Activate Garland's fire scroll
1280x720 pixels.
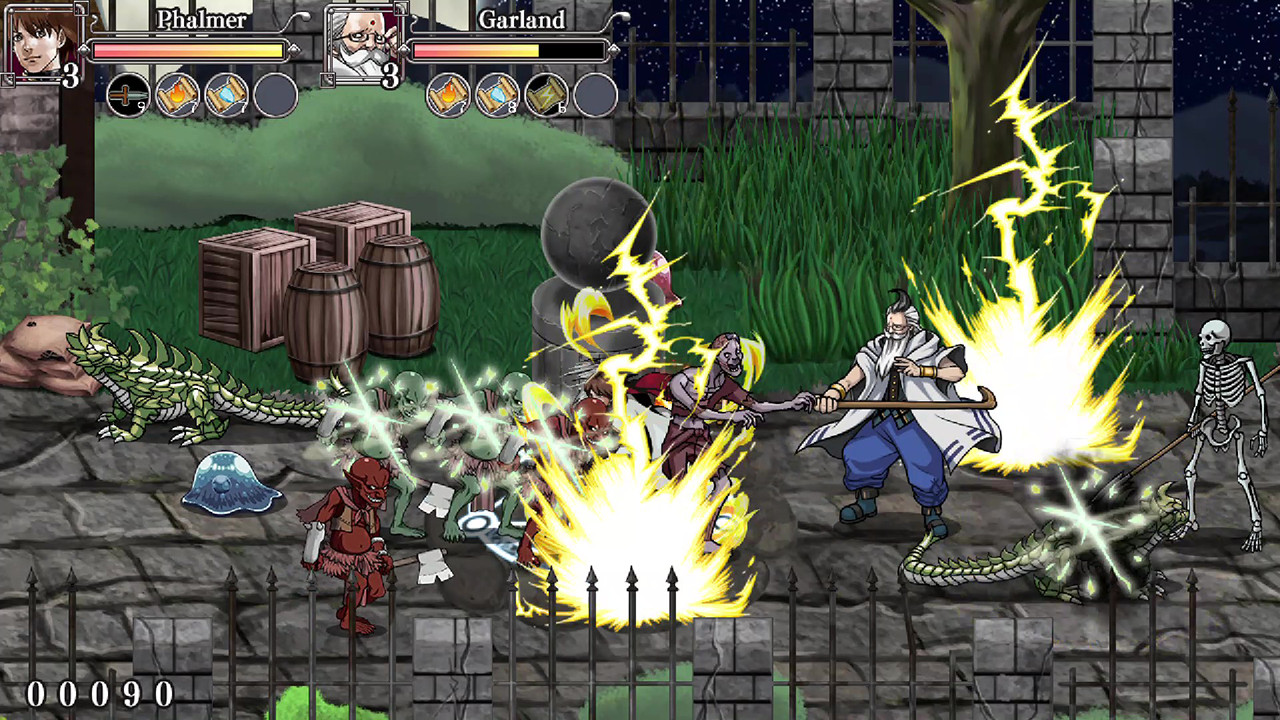tap(448, 96)
